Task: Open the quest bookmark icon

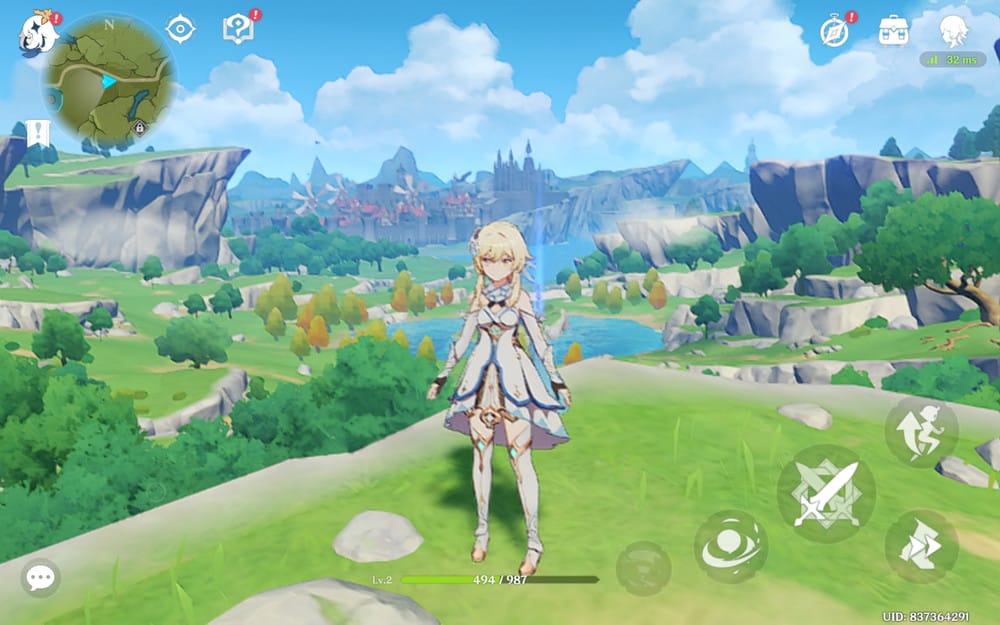Action: click(x=40, y=132)
